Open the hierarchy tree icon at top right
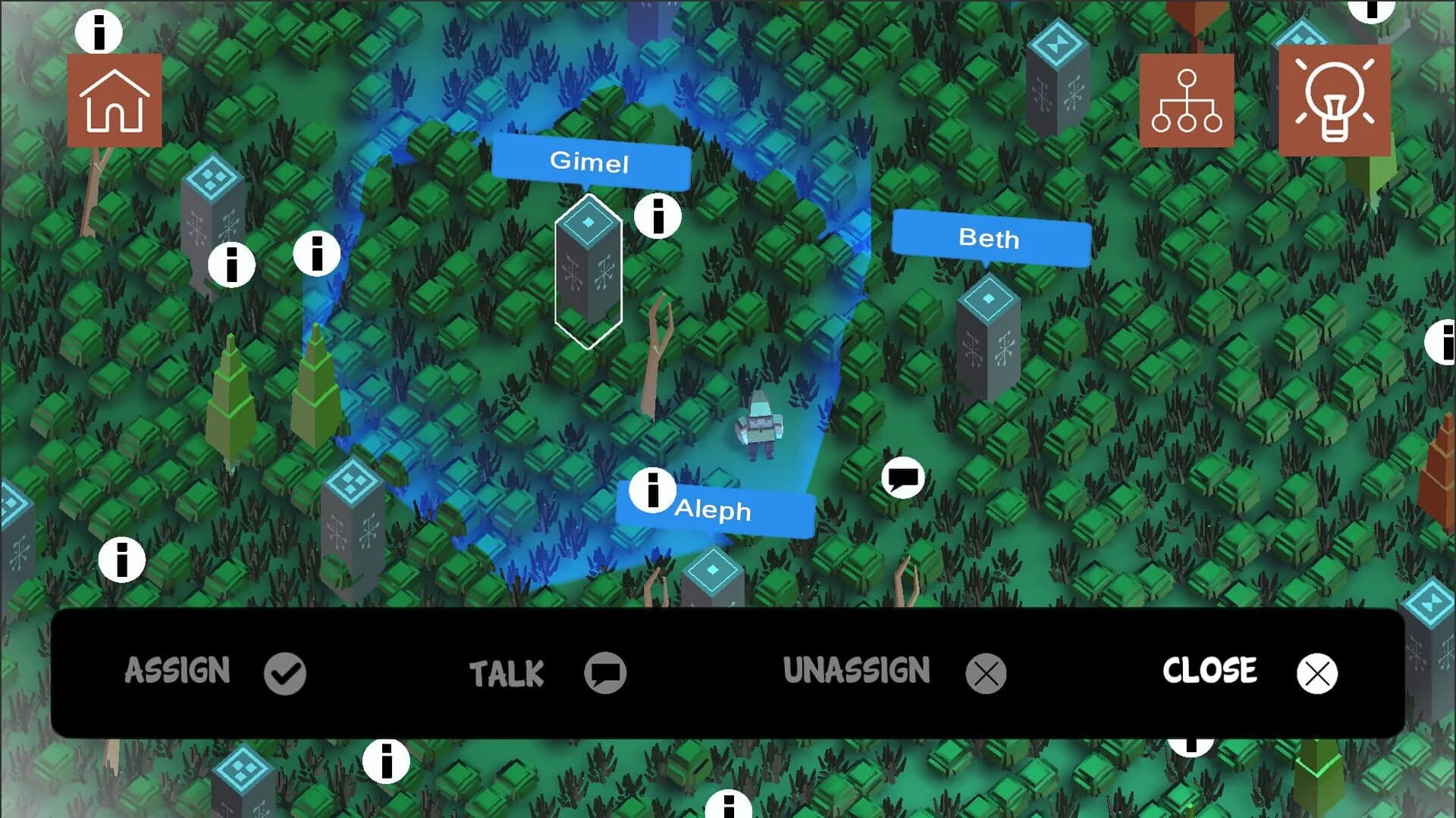Image resolution: width=1456 pixels, height=818 pixels. 1187,99
